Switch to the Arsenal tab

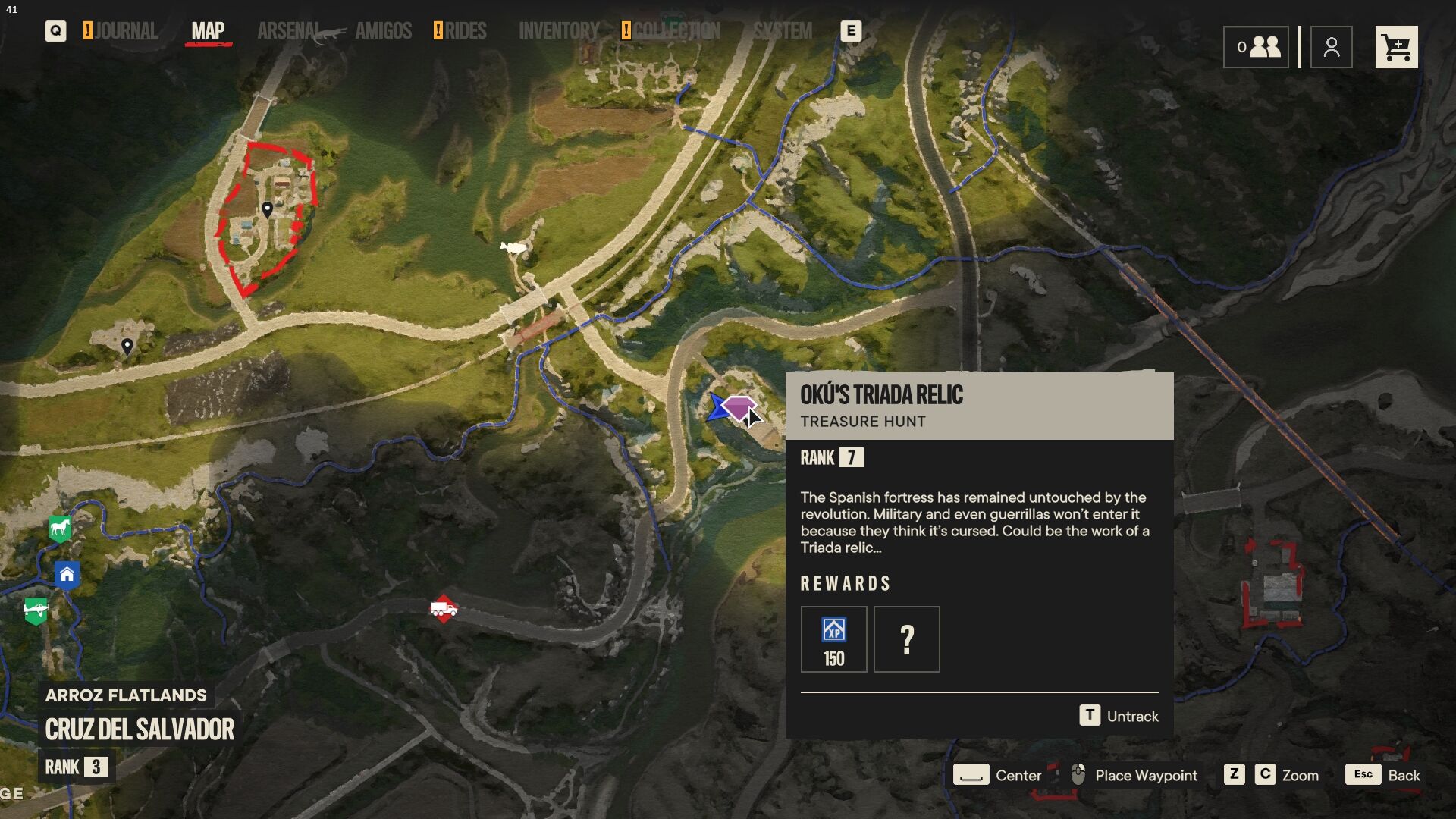(x=289, y=31)
